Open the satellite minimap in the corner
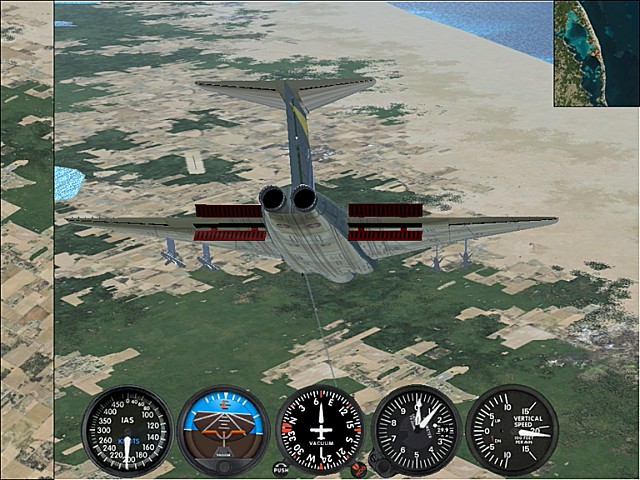Image resolution: width=640 pixels, height=480 pixels. (x=596, y=53)
